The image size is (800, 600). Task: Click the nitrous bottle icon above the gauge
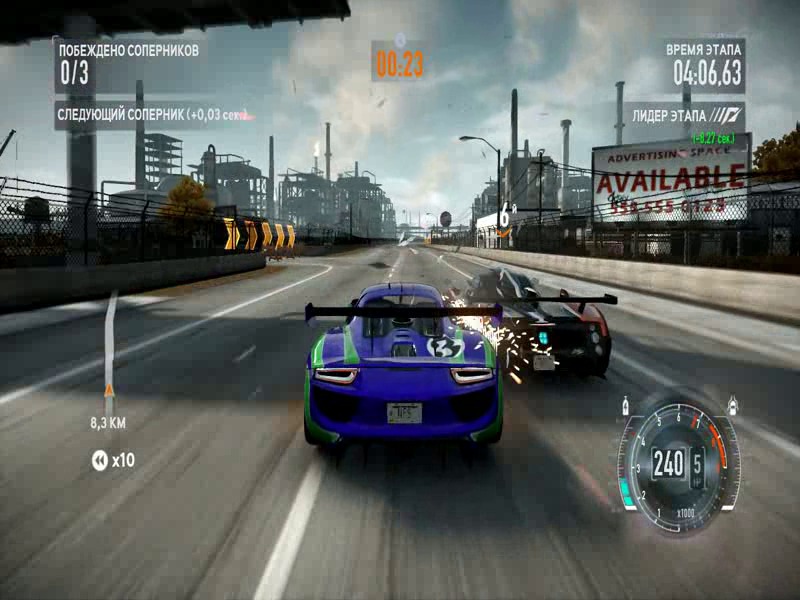pyautogui.click(x=627, y=406)
